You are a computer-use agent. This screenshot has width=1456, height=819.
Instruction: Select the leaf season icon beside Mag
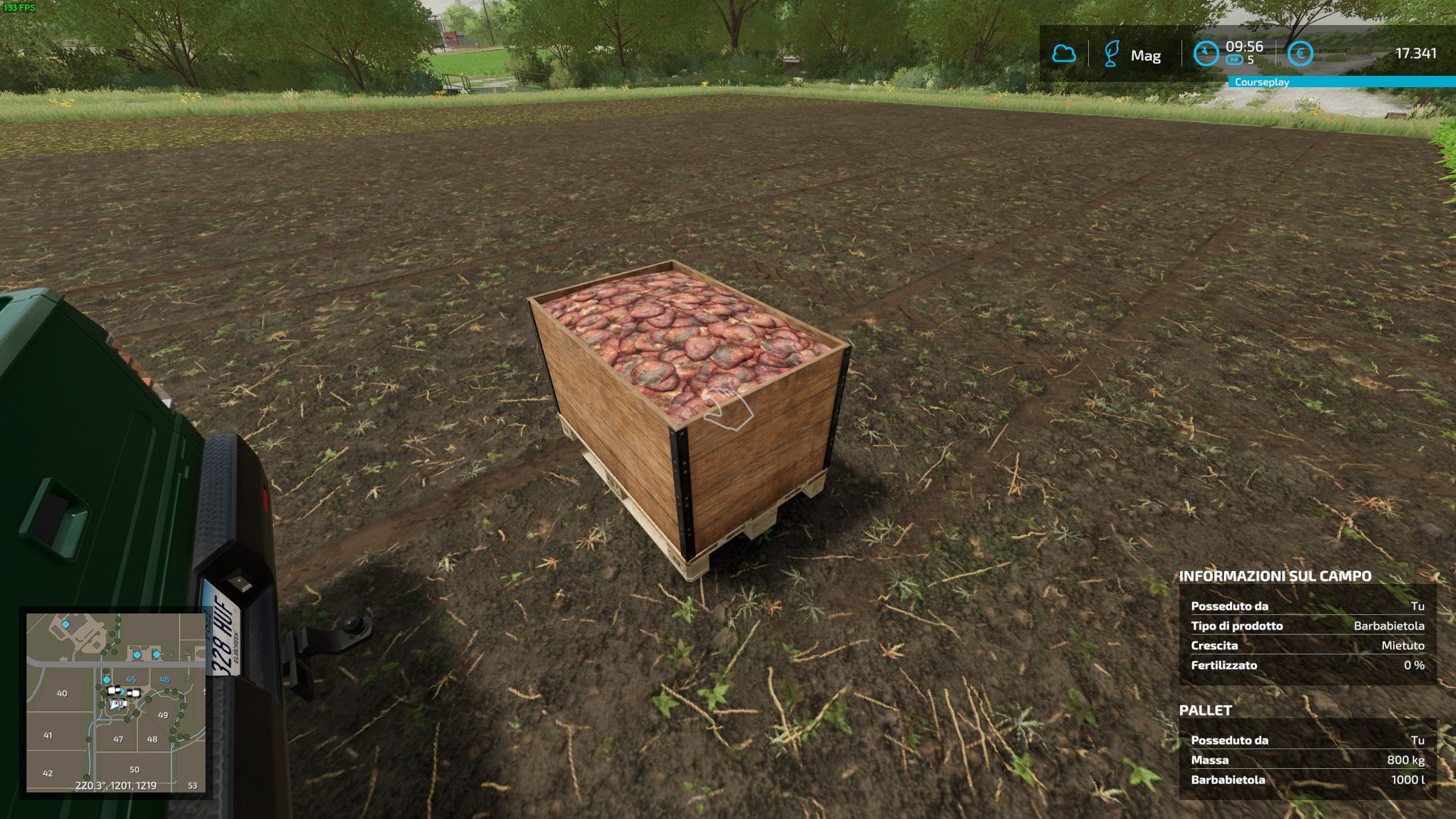pyautogui.click(x=1111, y=53)
